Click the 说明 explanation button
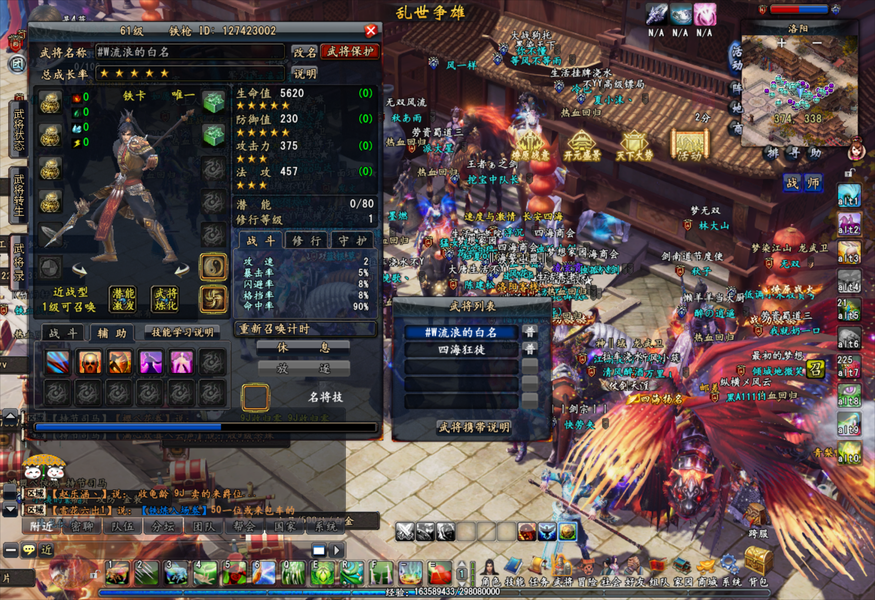Screen dimensions: 875x600 tap(304, 73)
